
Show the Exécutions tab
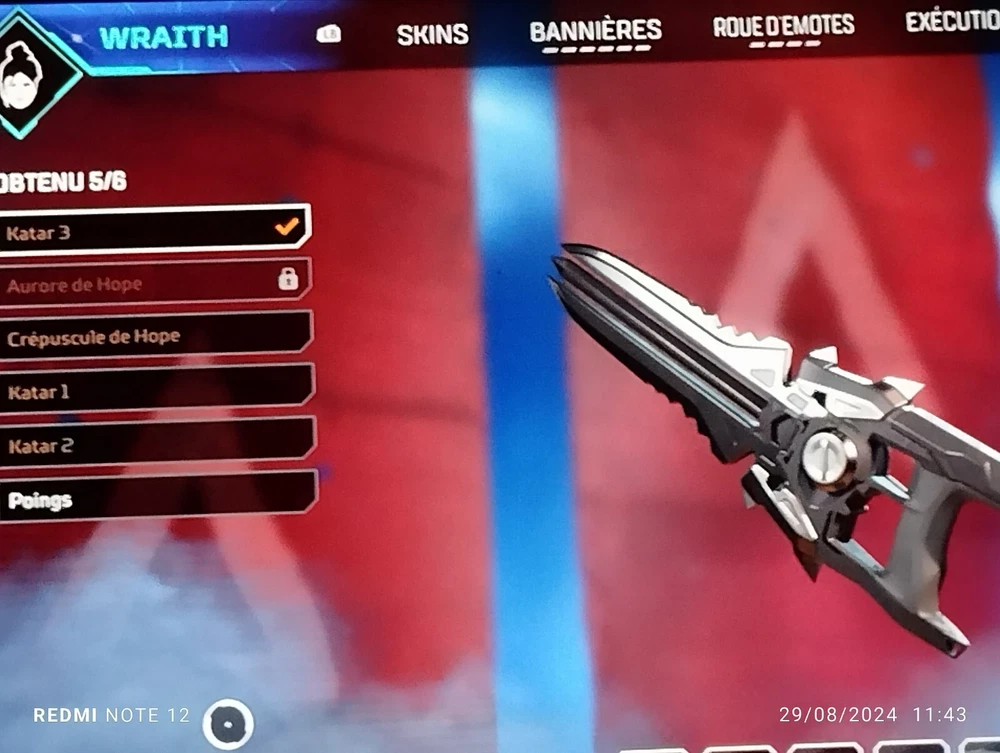(951, 22)
